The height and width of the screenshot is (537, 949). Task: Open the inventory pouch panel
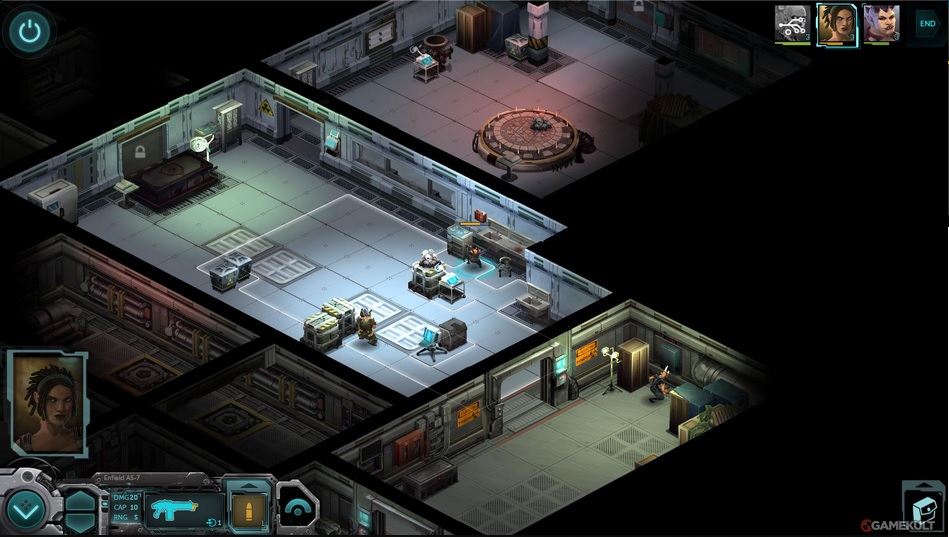click(923, 506)
